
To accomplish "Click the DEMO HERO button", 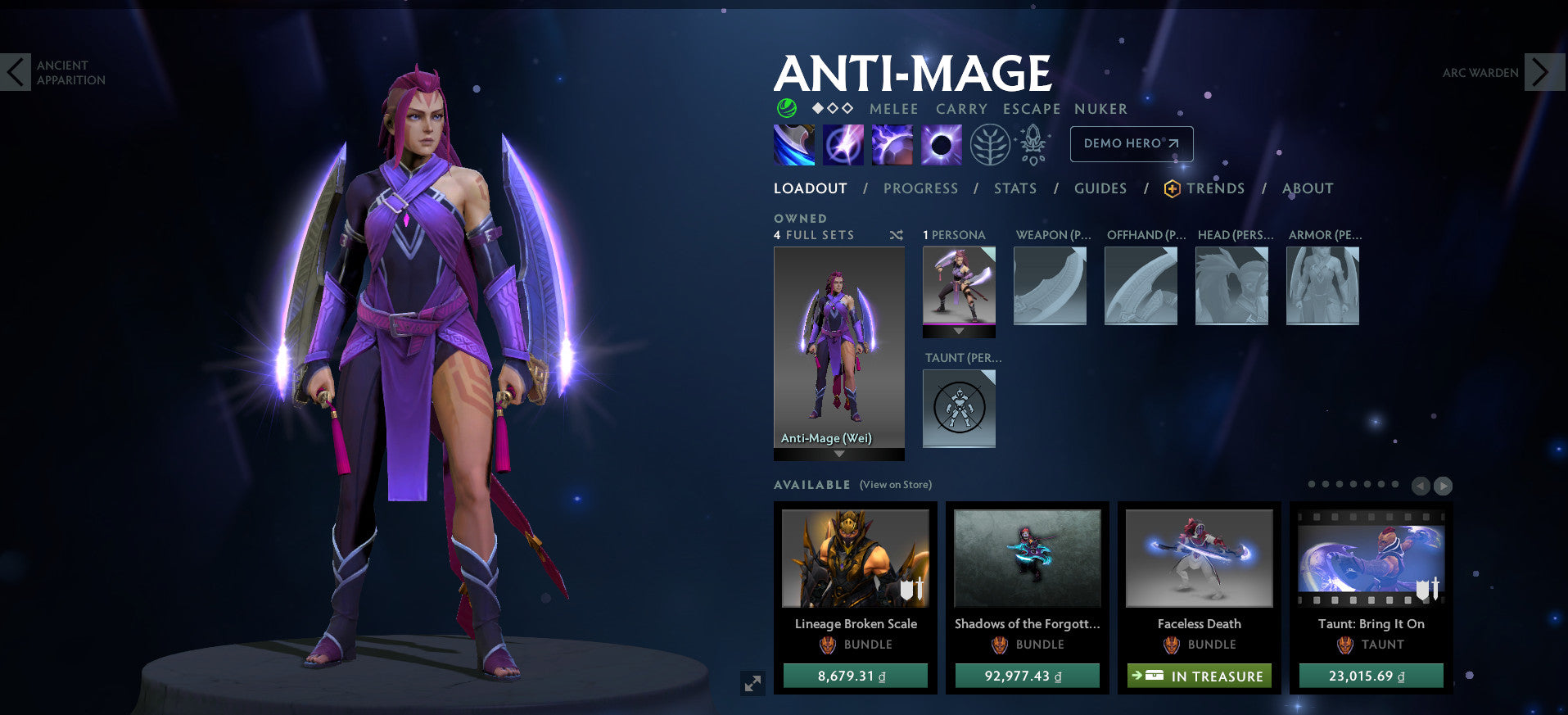I will coord(1131,143).
